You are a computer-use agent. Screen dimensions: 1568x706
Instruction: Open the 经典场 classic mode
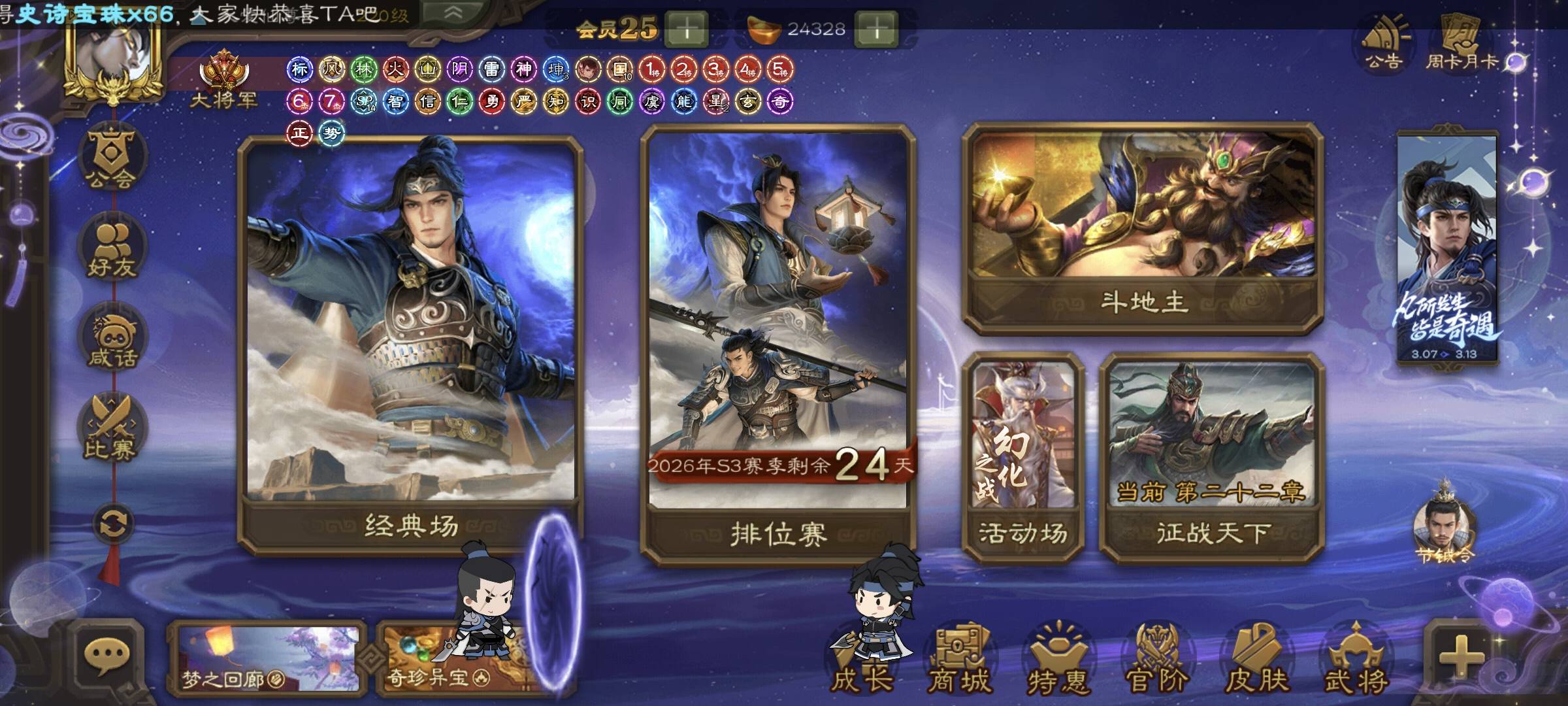pyautogui.click(x=410, y=340)
